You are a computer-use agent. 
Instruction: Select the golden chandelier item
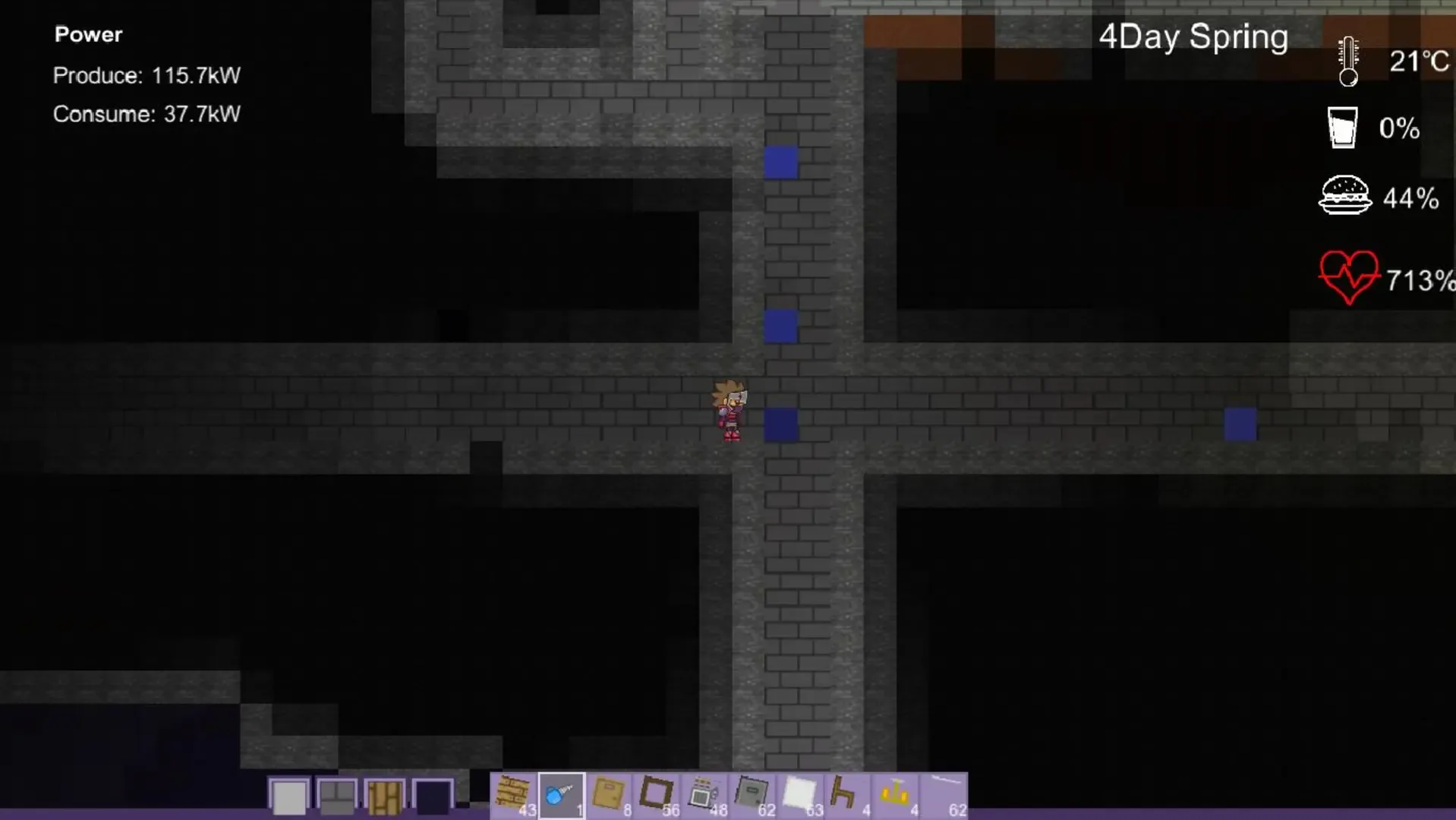coord(893,793)
